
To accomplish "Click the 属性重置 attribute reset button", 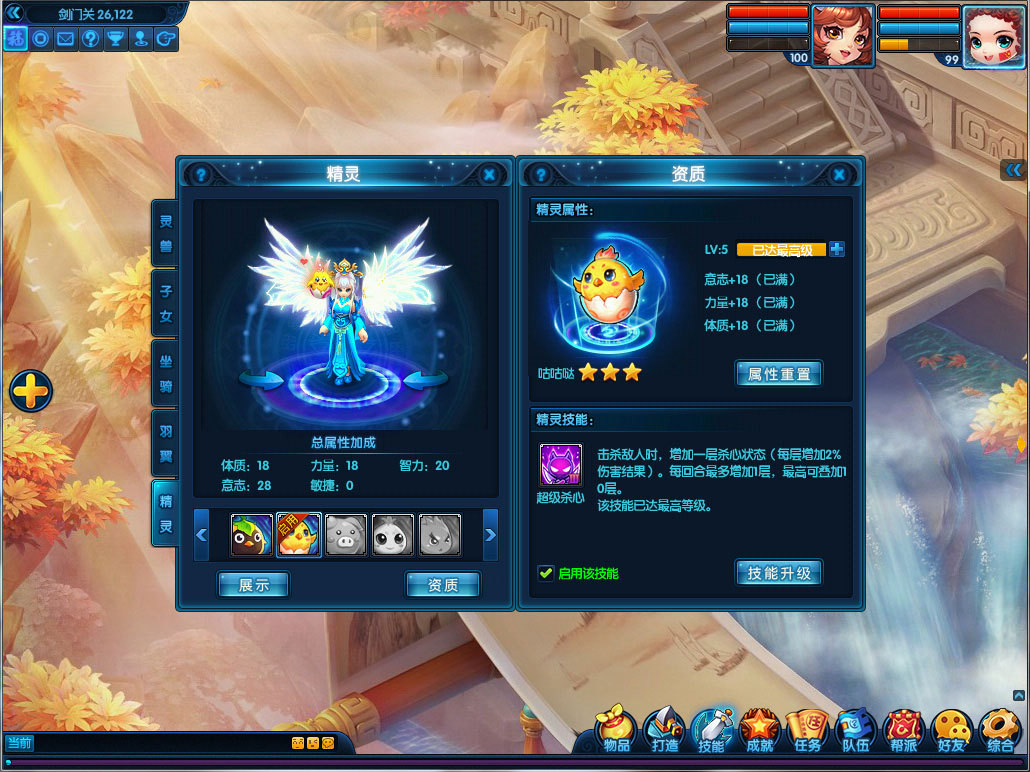I will [x=779, y=374].
